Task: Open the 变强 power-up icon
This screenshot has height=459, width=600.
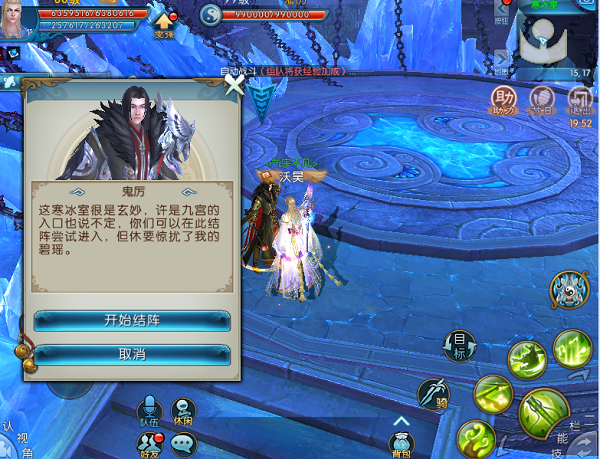Action: point(163,18)
